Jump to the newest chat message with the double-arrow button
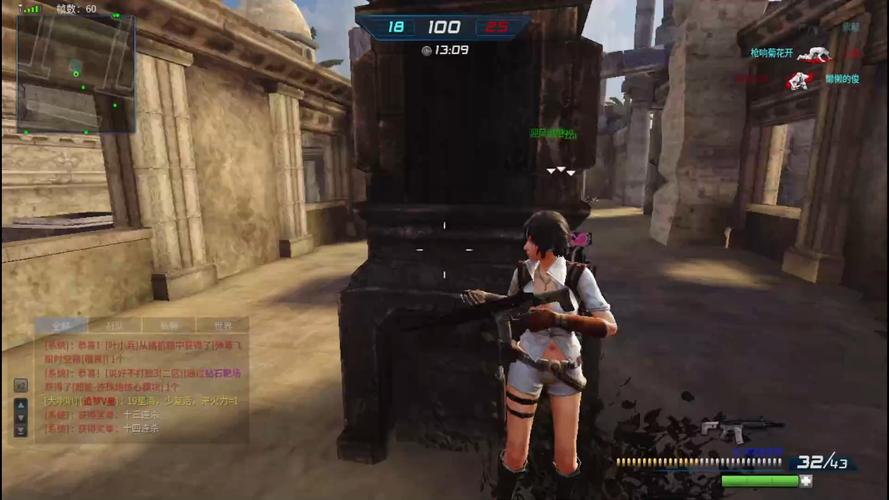The height and width of the screenshot is (500, 889). 20,430
